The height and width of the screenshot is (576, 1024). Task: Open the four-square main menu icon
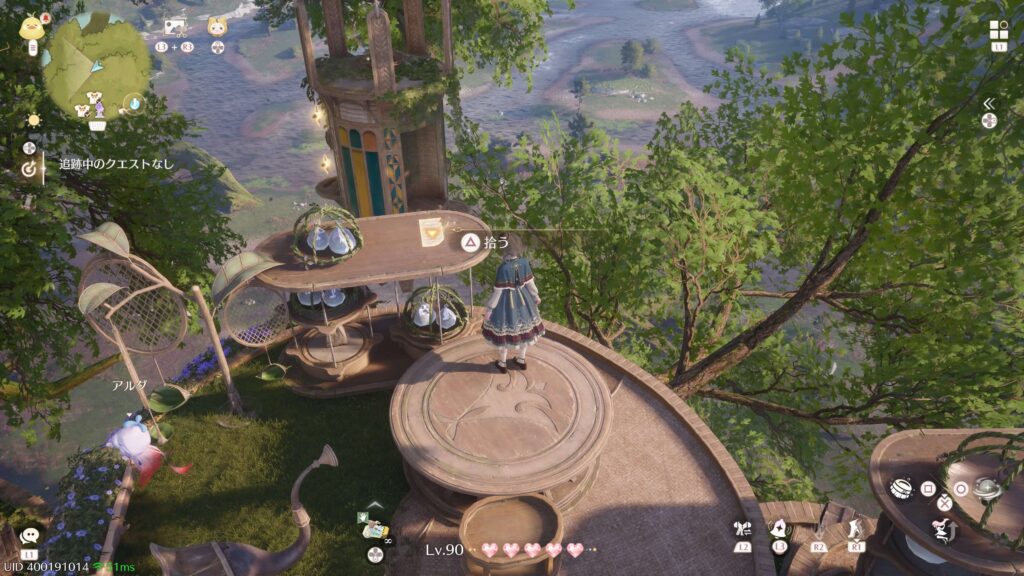[x=999, y=30]
